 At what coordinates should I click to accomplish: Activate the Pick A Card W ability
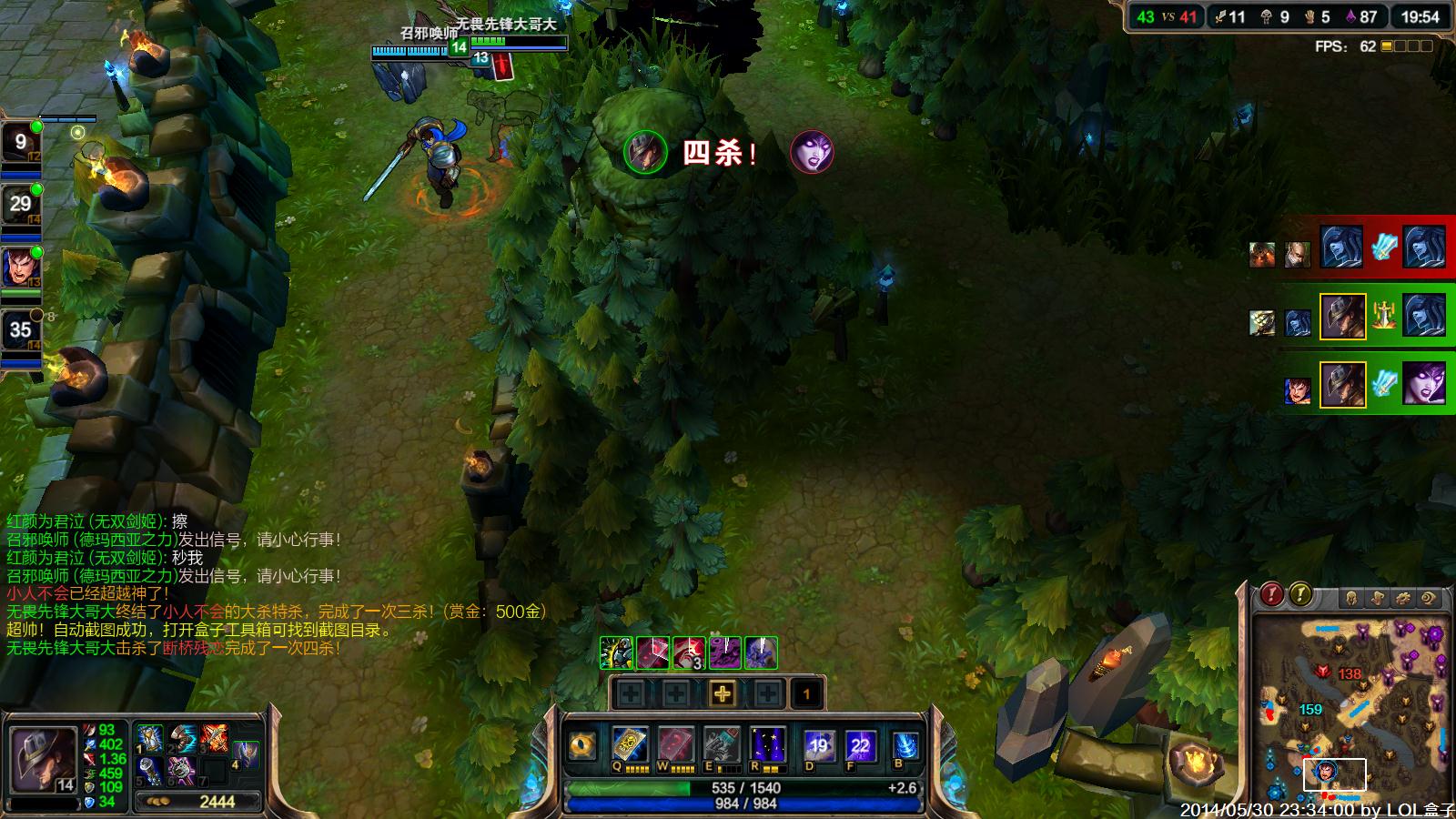[x=675, y=744]
